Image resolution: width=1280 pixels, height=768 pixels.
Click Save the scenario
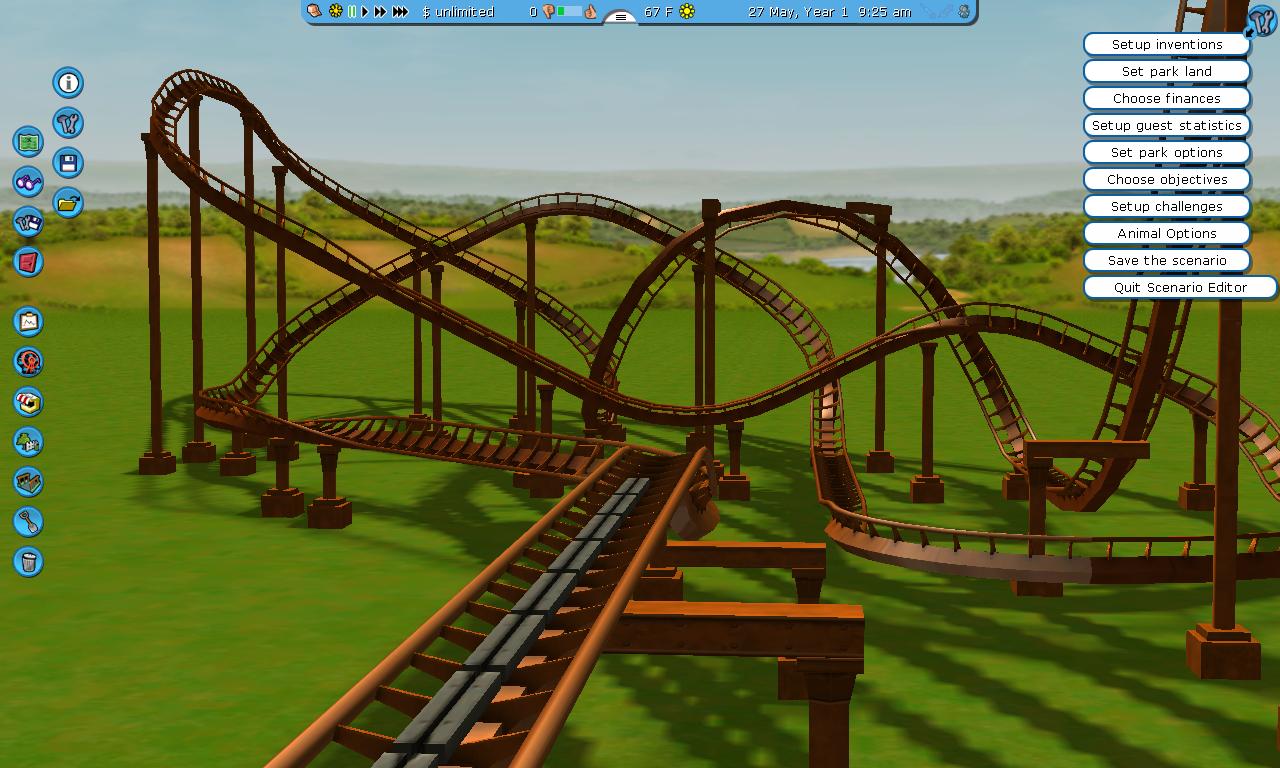(x=1166, y=260)
